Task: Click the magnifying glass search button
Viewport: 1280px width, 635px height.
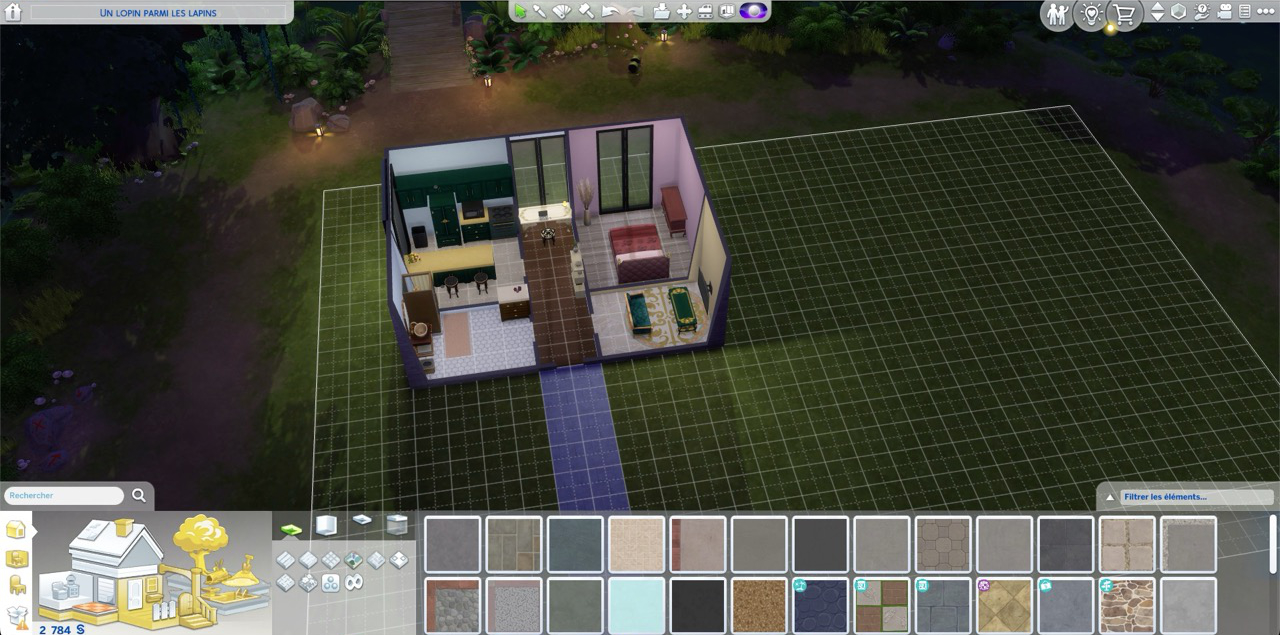Action: 139,495
